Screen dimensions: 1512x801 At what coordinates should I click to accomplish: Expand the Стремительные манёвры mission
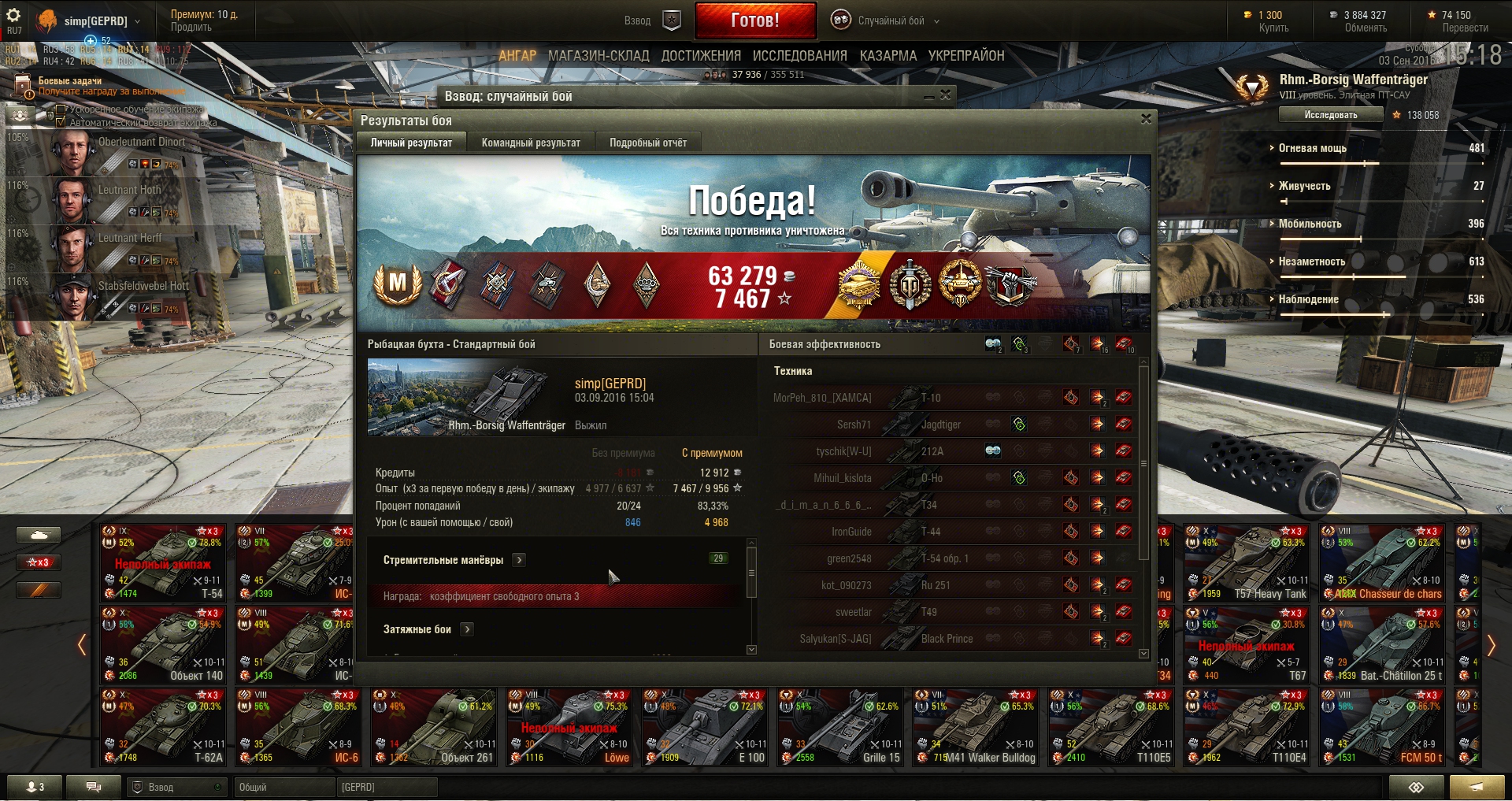pos(519,560)
